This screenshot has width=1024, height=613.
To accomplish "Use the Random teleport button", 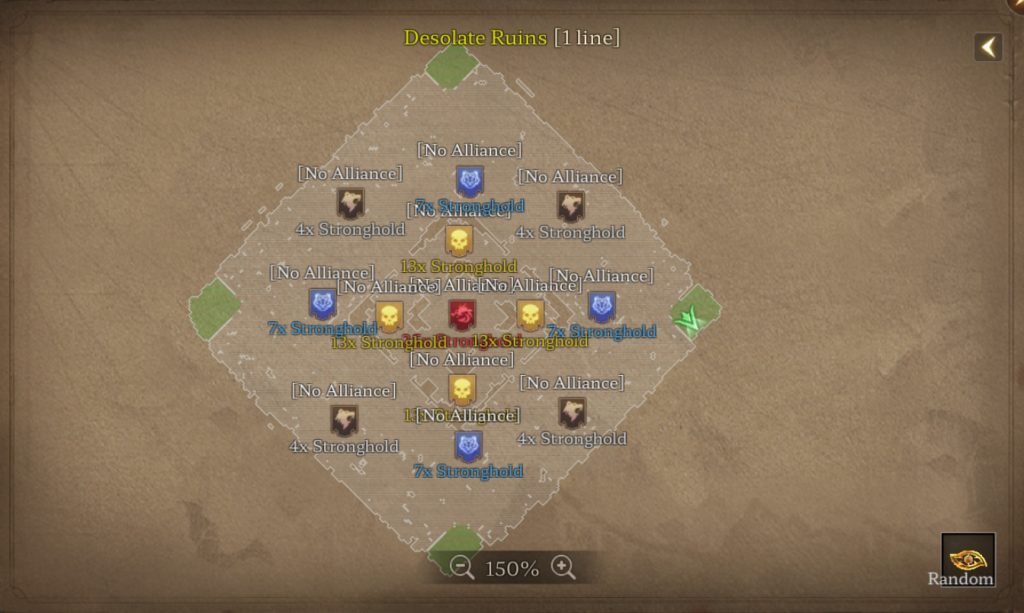I will tap(967, 558).
